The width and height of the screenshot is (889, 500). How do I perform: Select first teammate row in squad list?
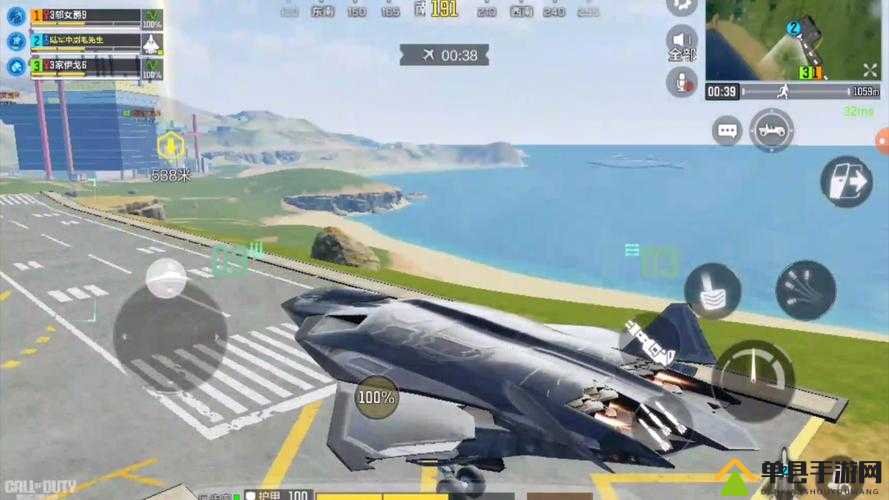85,17
